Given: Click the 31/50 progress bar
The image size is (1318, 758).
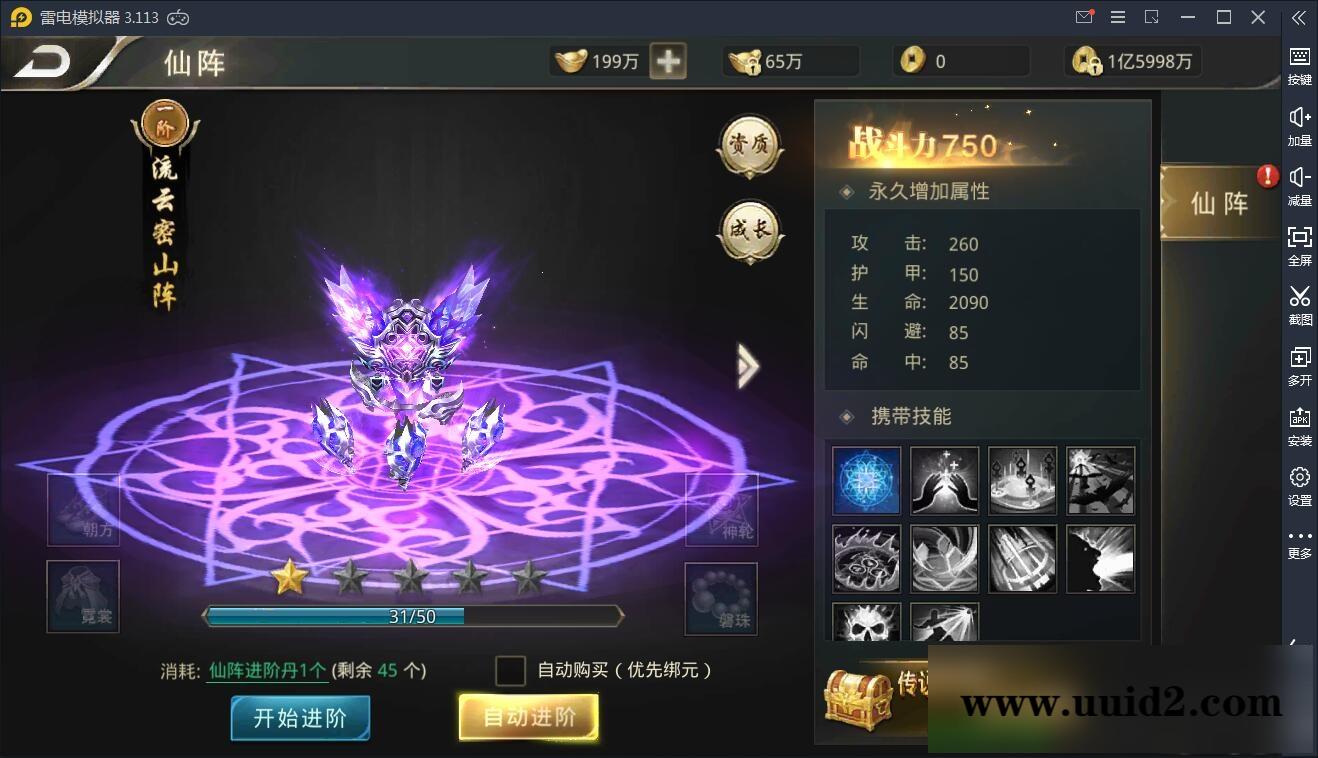Looking at the screenshot, I should coord(413,616).
